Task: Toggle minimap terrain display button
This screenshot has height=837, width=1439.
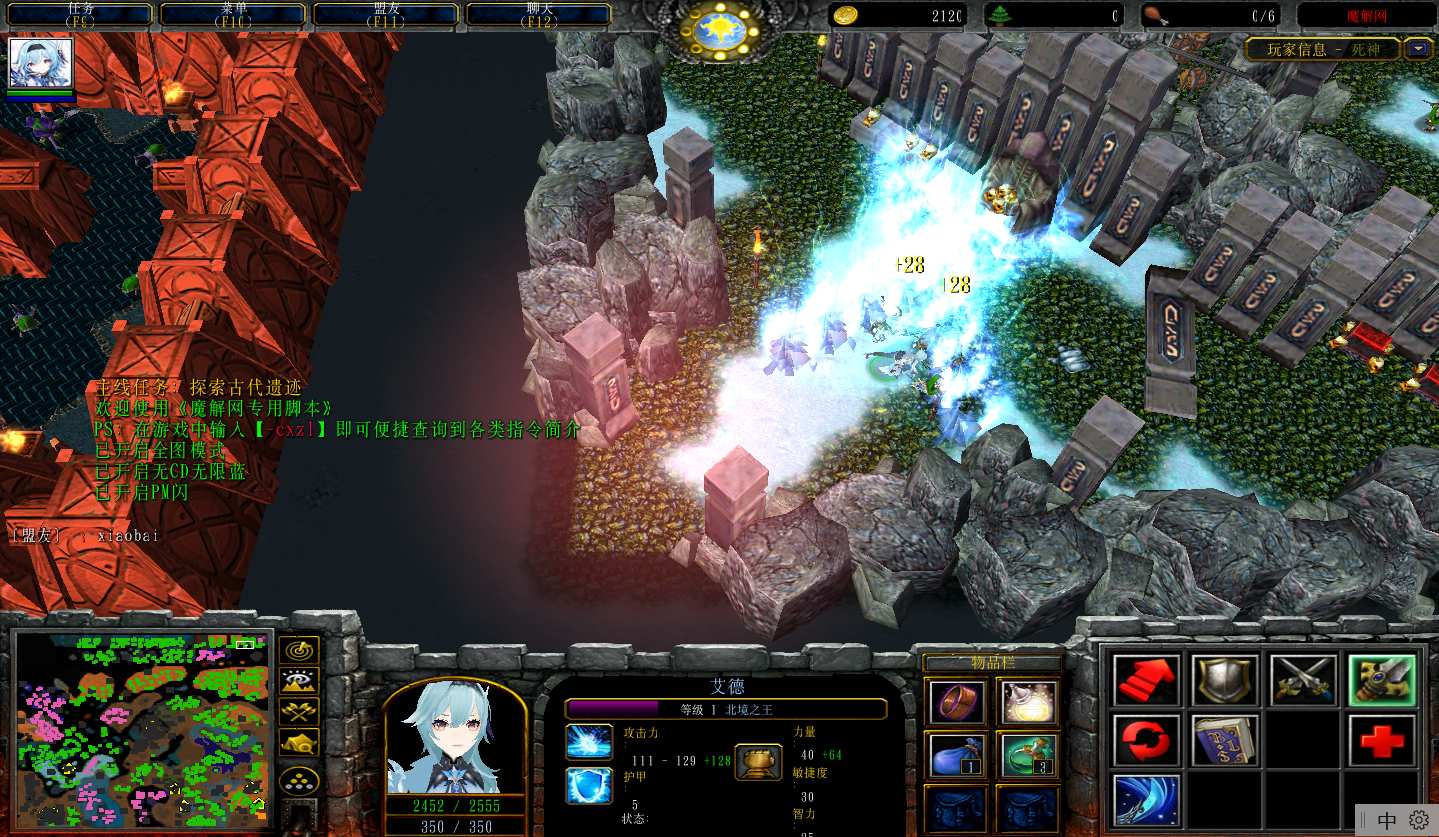Action: tap(299, 681)
